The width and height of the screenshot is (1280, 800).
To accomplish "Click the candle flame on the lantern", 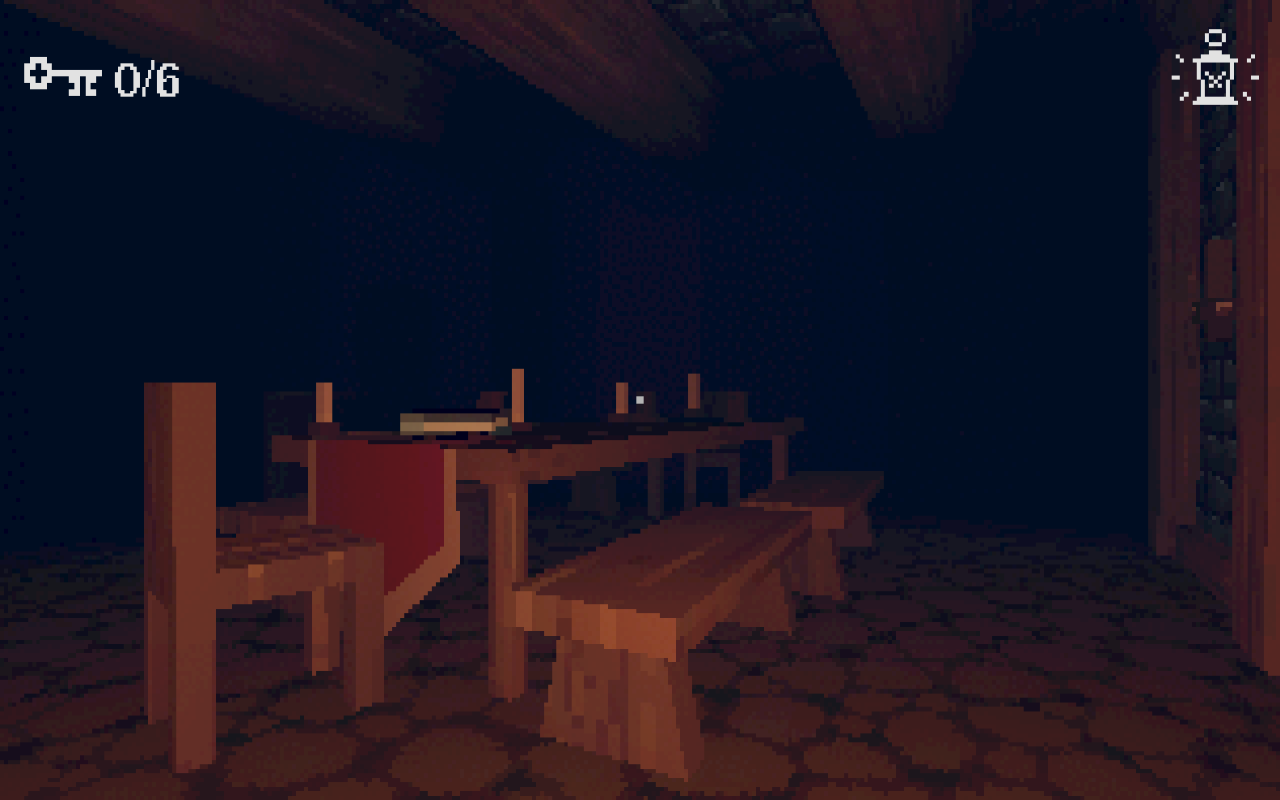I will tap(1214, 80).
